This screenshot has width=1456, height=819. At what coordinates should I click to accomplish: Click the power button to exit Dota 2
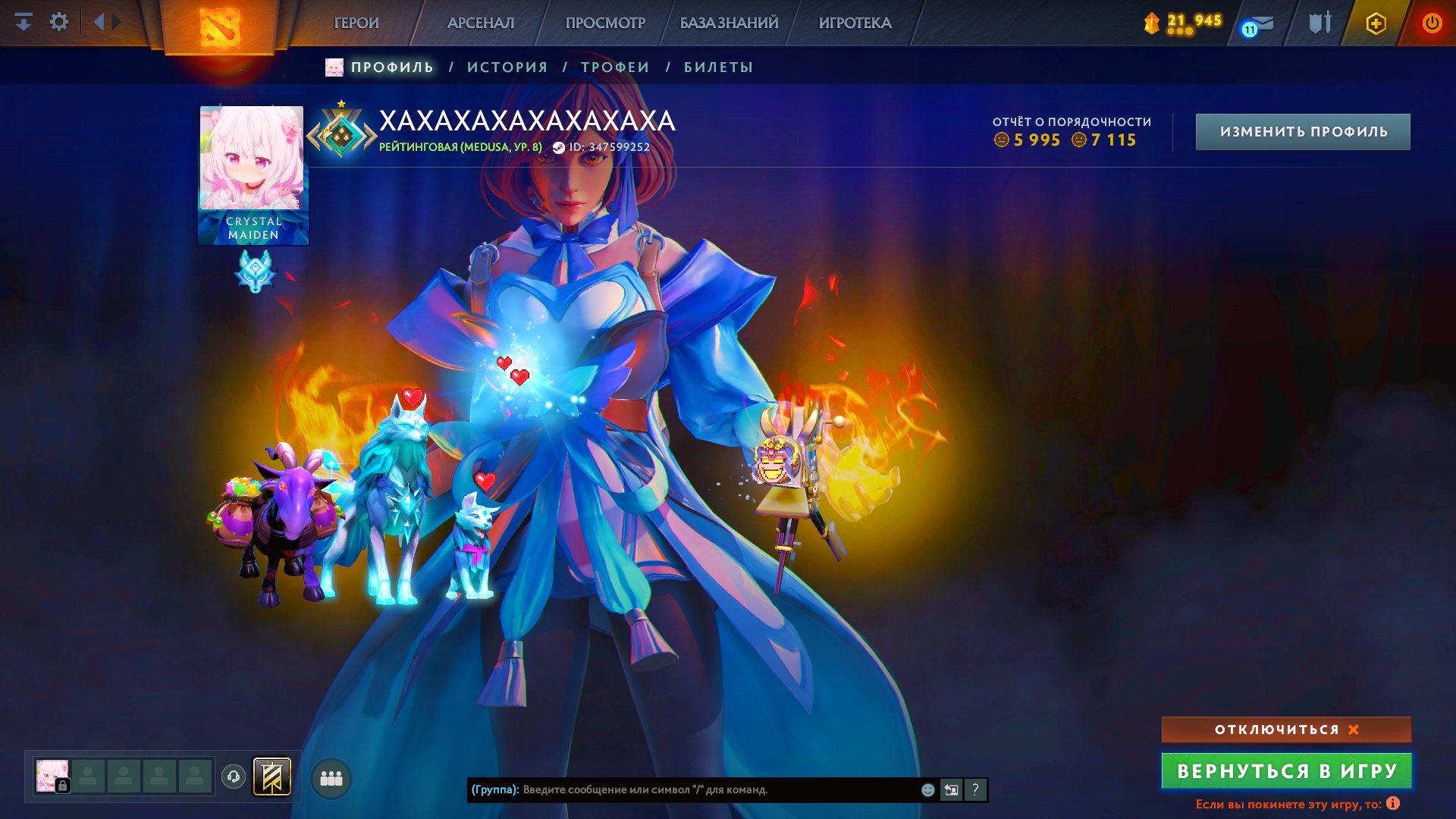tap(1432, 24)
